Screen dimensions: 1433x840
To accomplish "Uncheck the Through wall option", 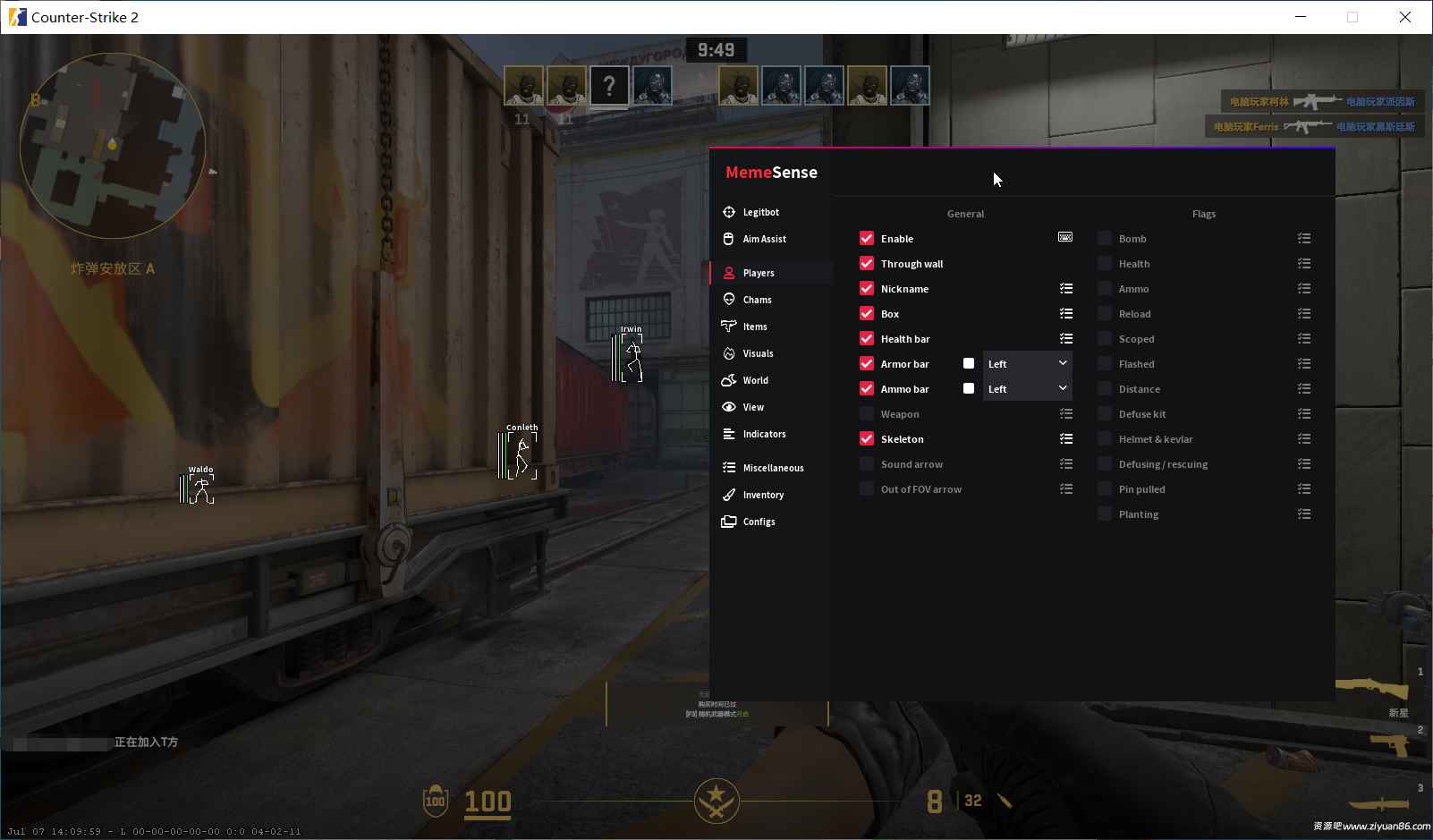I will tap(867, 263).
